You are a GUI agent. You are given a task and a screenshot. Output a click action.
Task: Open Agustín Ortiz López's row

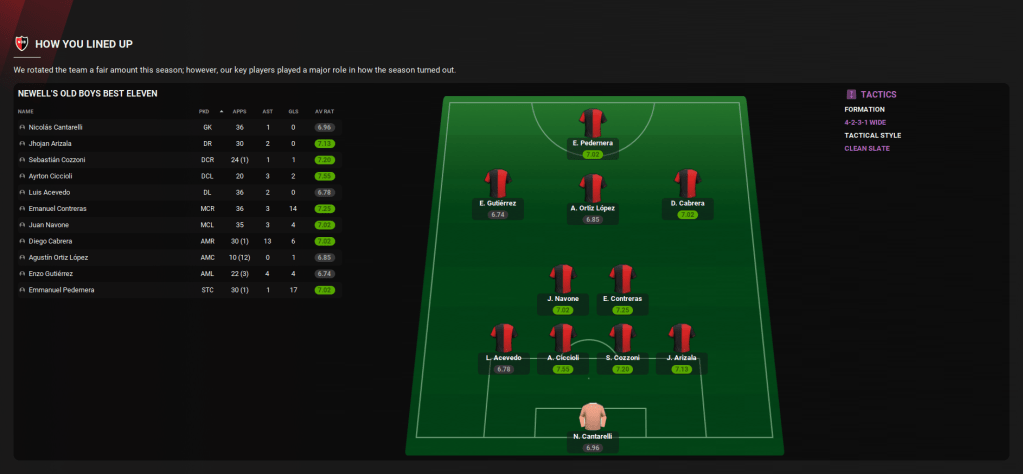click(x=59, y=257)
